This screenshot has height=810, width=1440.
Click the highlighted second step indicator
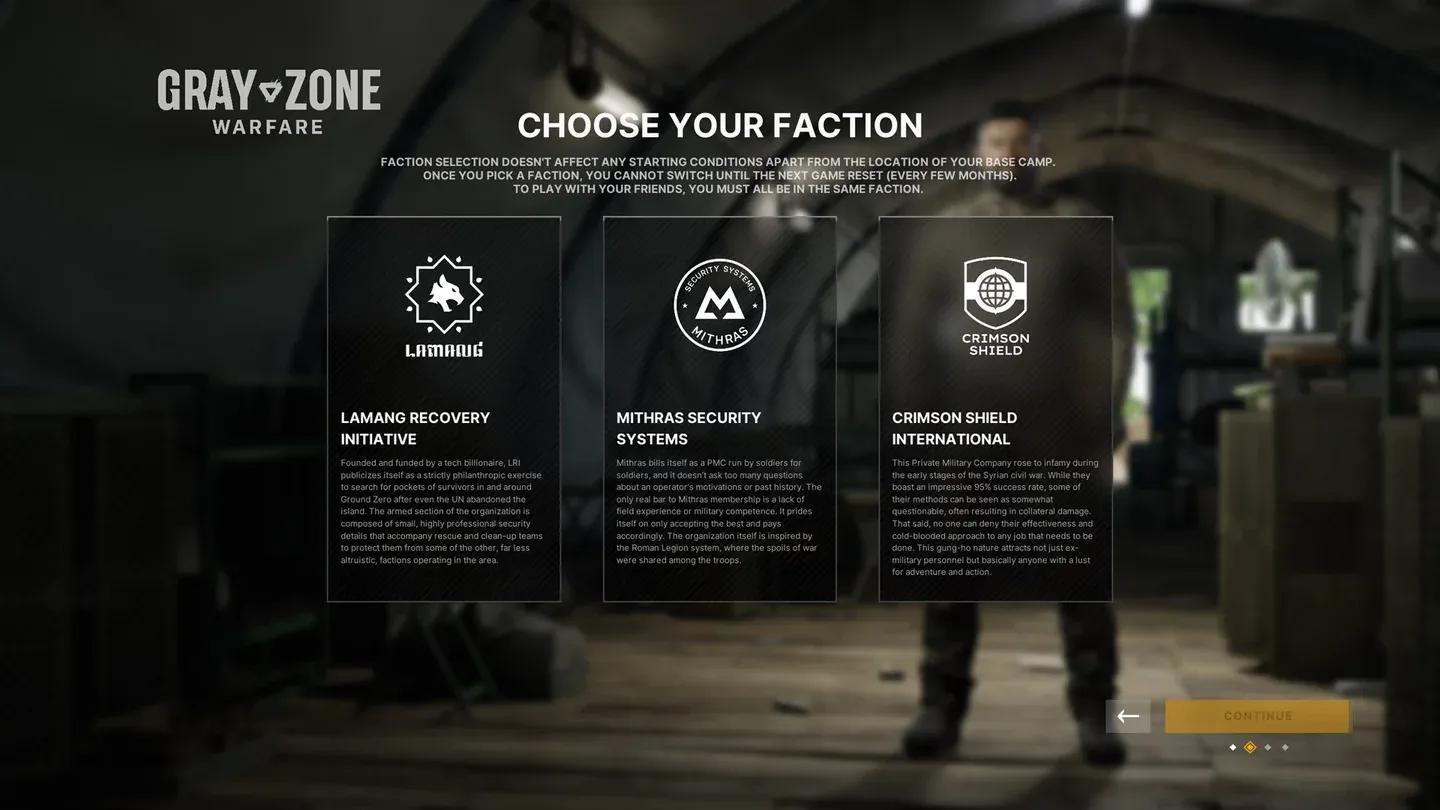click(x=1250, y=747)
